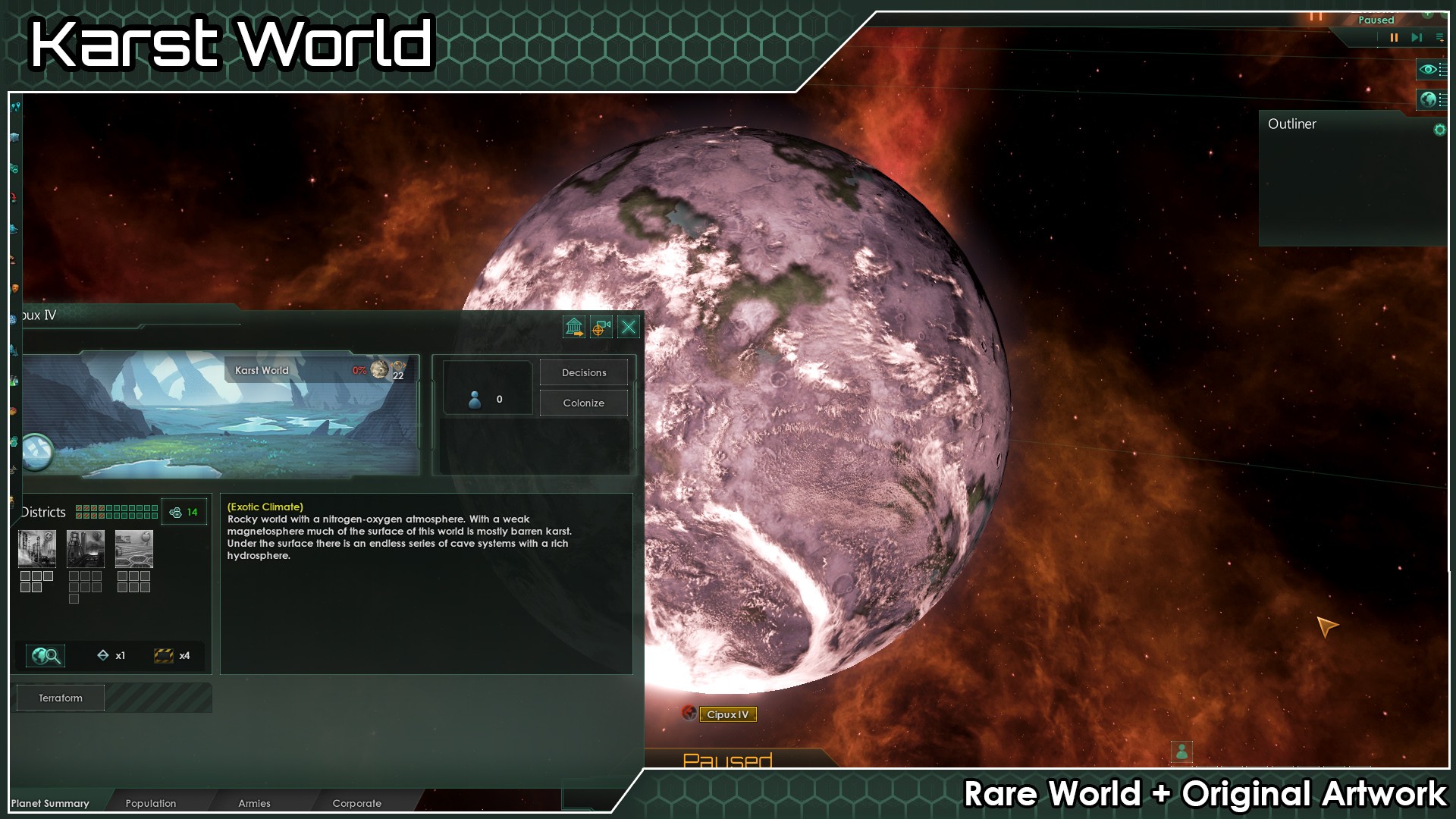Close the planet view window

(x=629, y=327)
